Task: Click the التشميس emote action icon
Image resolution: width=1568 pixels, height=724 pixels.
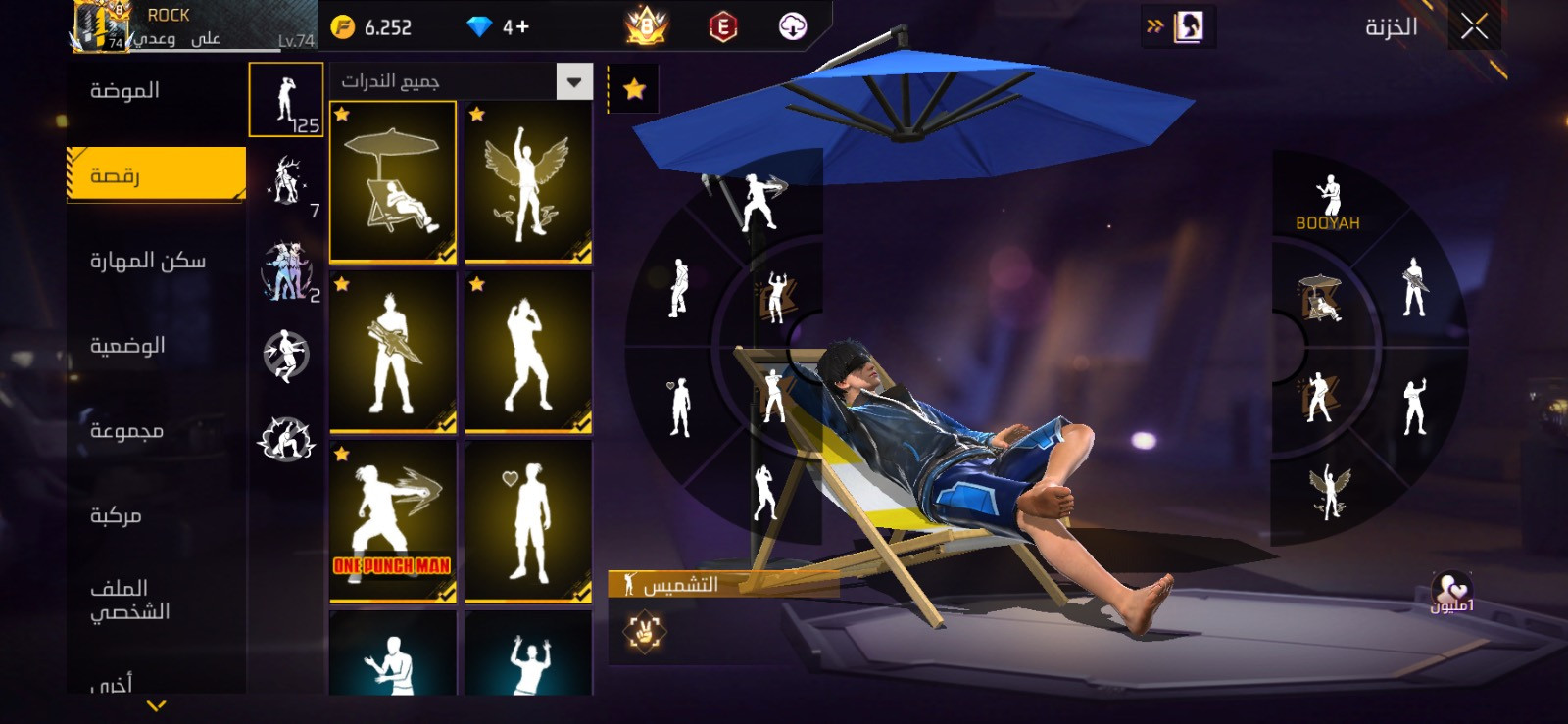Action: pyautogui.click(x=645, y=630)
